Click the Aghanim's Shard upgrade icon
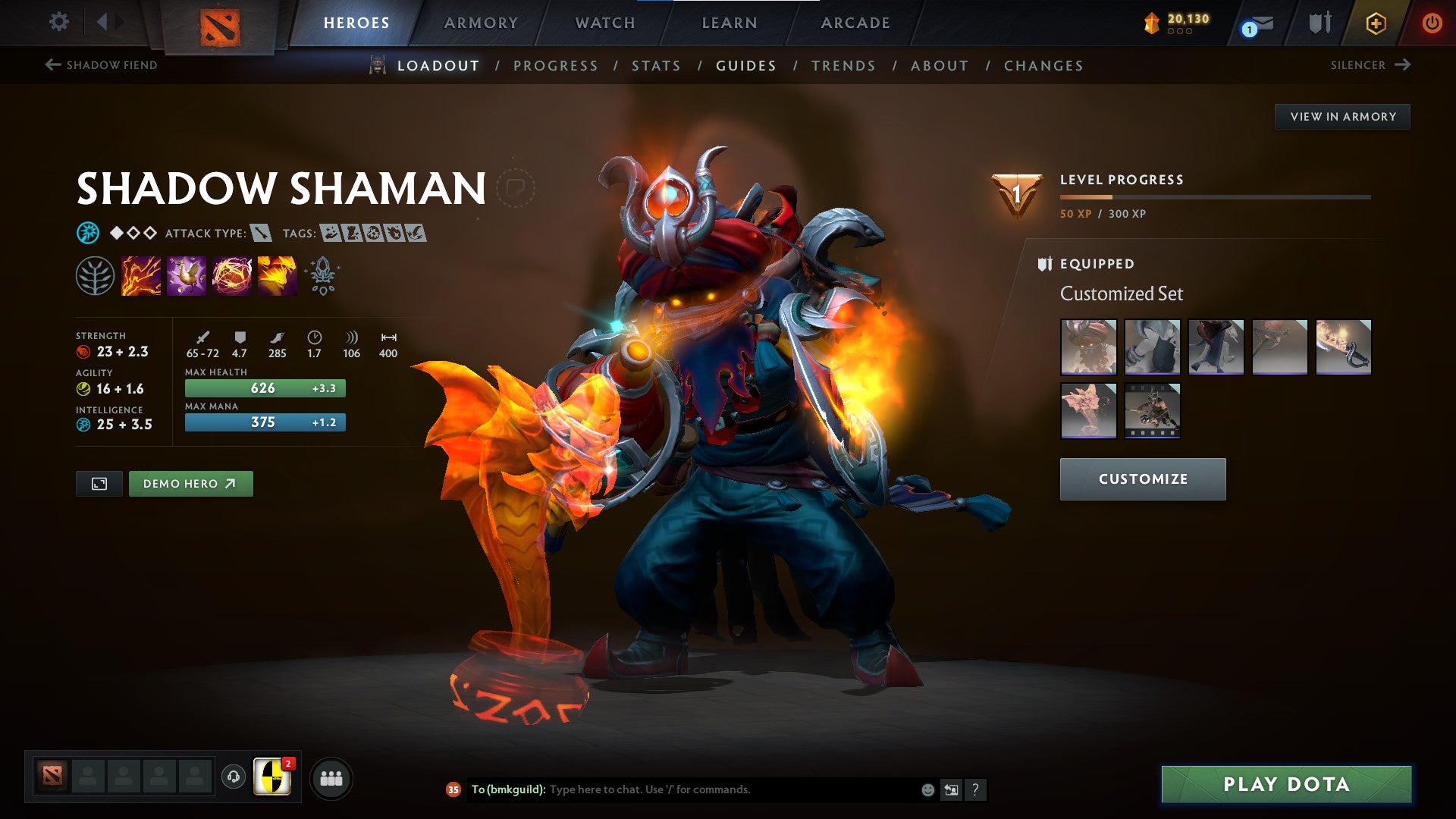Screen dimensions: 1456x819 322,275
